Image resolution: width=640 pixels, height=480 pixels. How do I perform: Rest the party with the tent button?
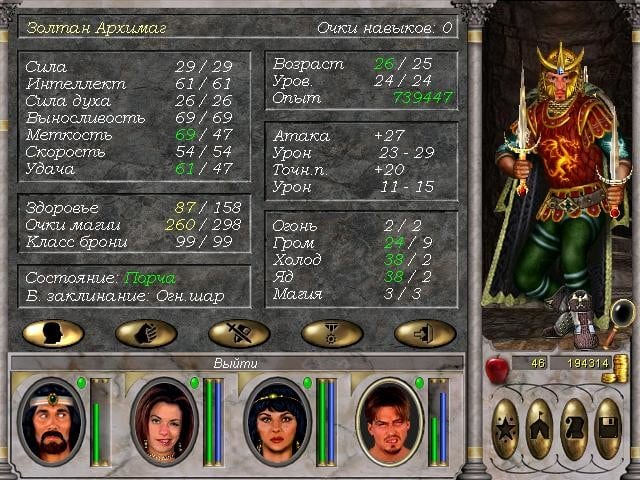(540, 429)
